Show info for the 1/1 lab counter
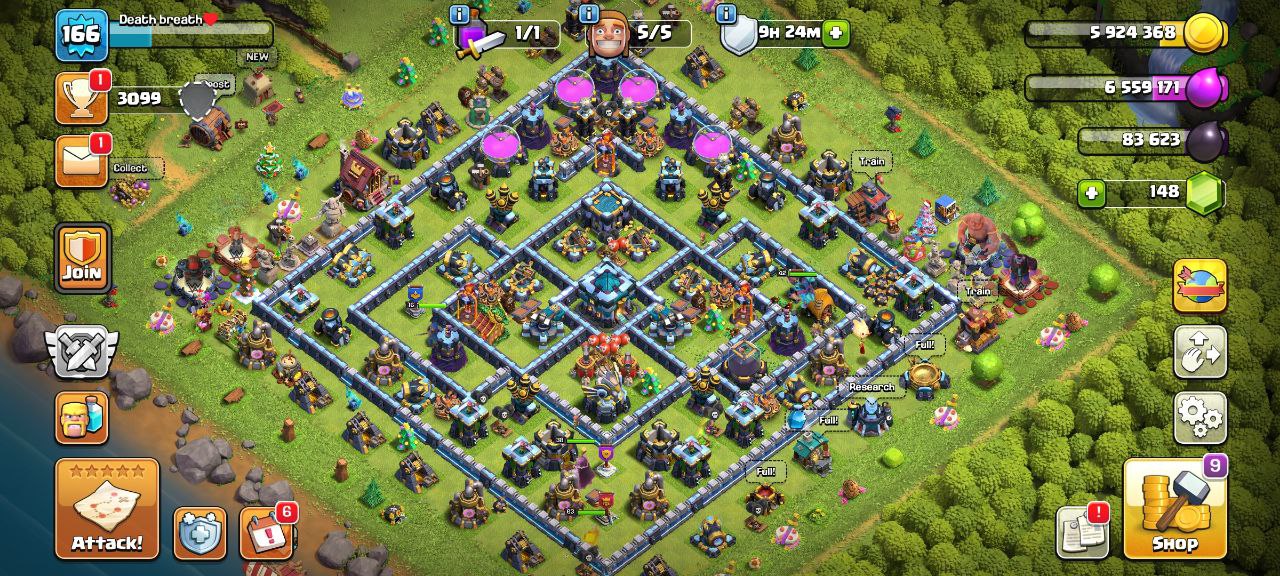Screen dimensions: 1280x576 pos(460,14)
